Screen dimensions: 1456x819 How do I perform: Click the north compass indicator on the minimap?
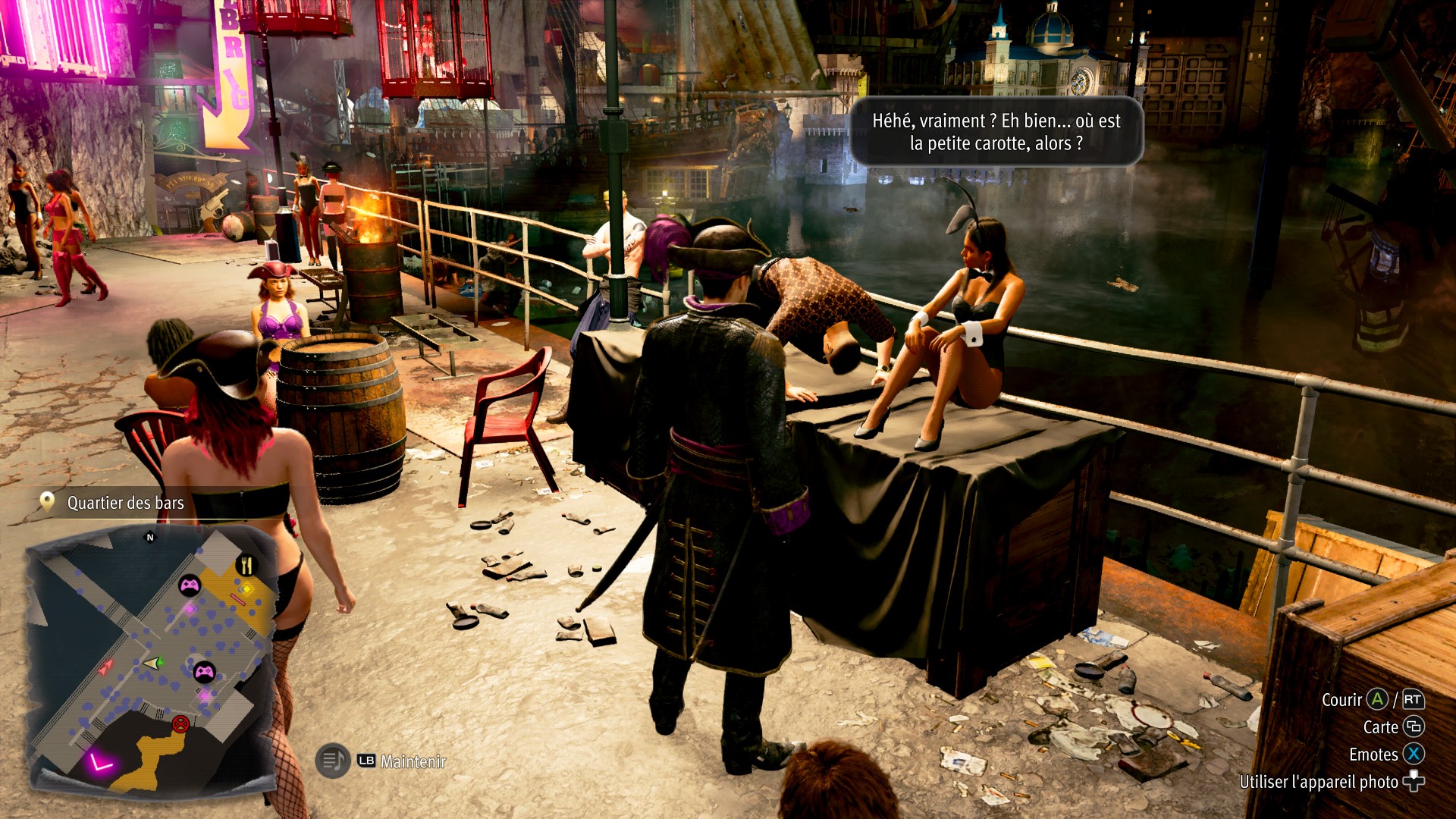150,538
